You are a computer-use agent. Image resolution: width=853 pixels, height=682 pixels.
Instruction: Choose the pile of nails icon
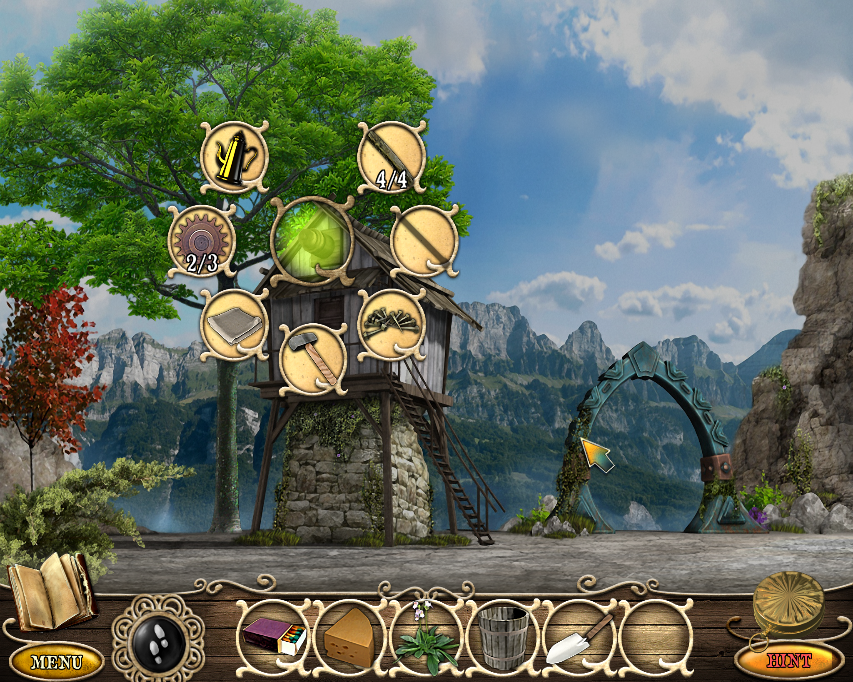pos(391,322)
